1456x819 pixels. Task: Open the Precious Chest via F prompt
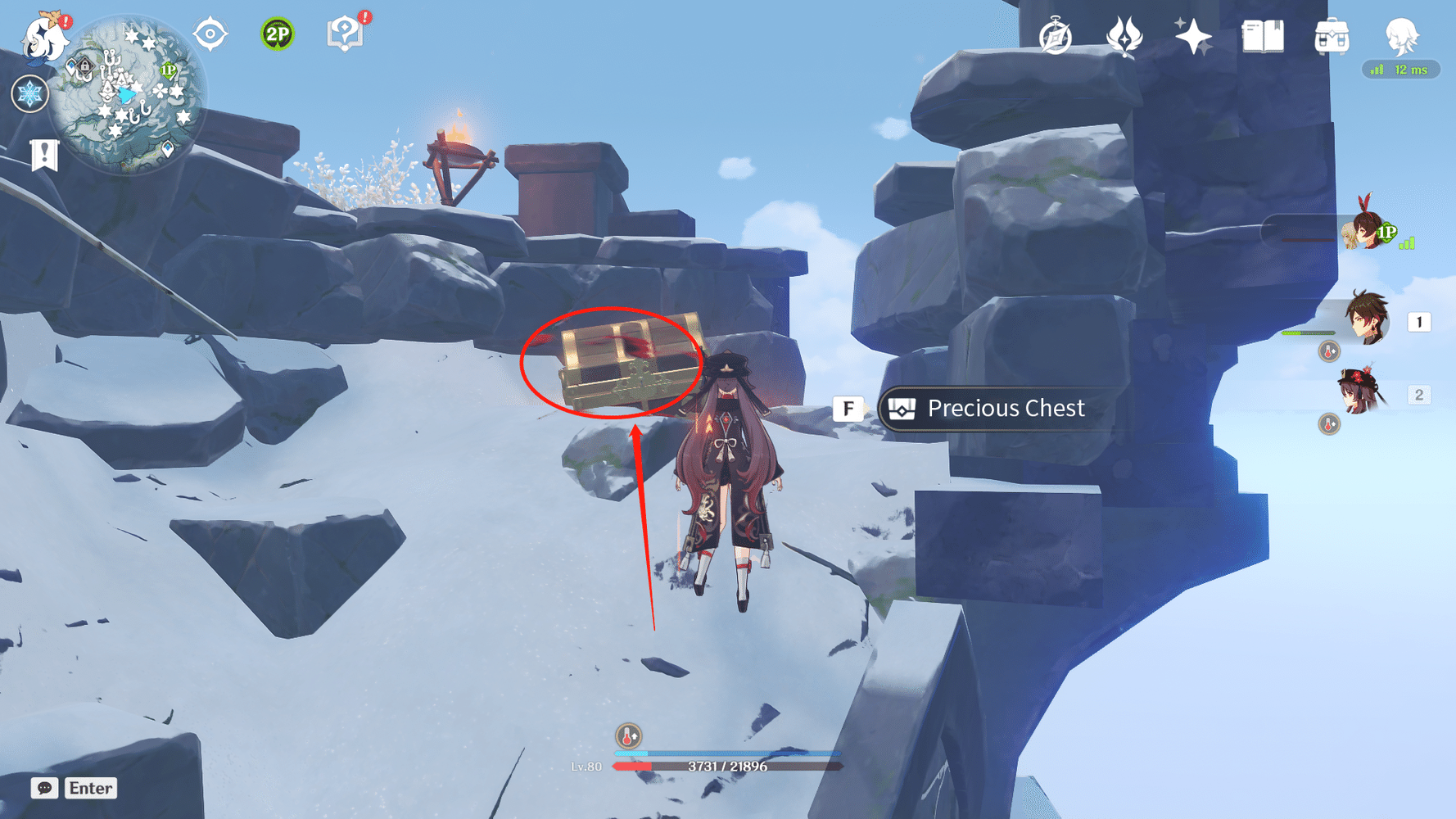point(848,408)
